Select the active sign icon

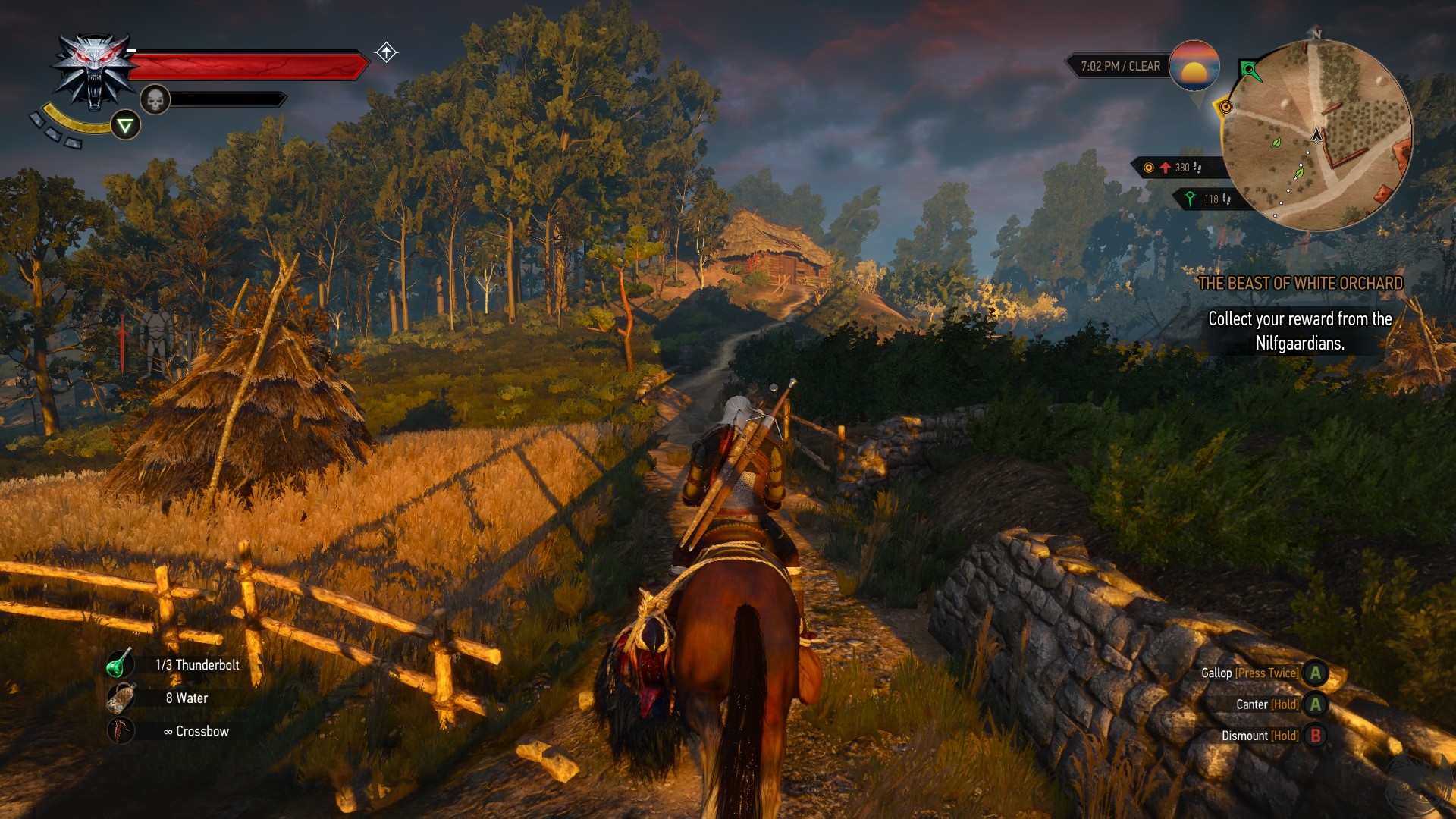[x=126, y=125]
